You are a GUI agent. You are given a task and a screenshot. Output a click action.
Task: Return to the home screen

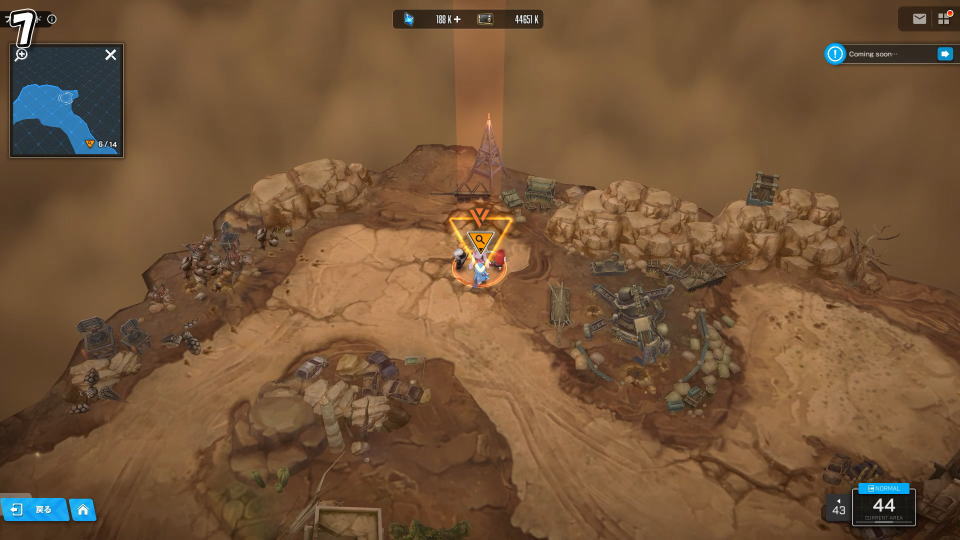click(x=83, y=510)
